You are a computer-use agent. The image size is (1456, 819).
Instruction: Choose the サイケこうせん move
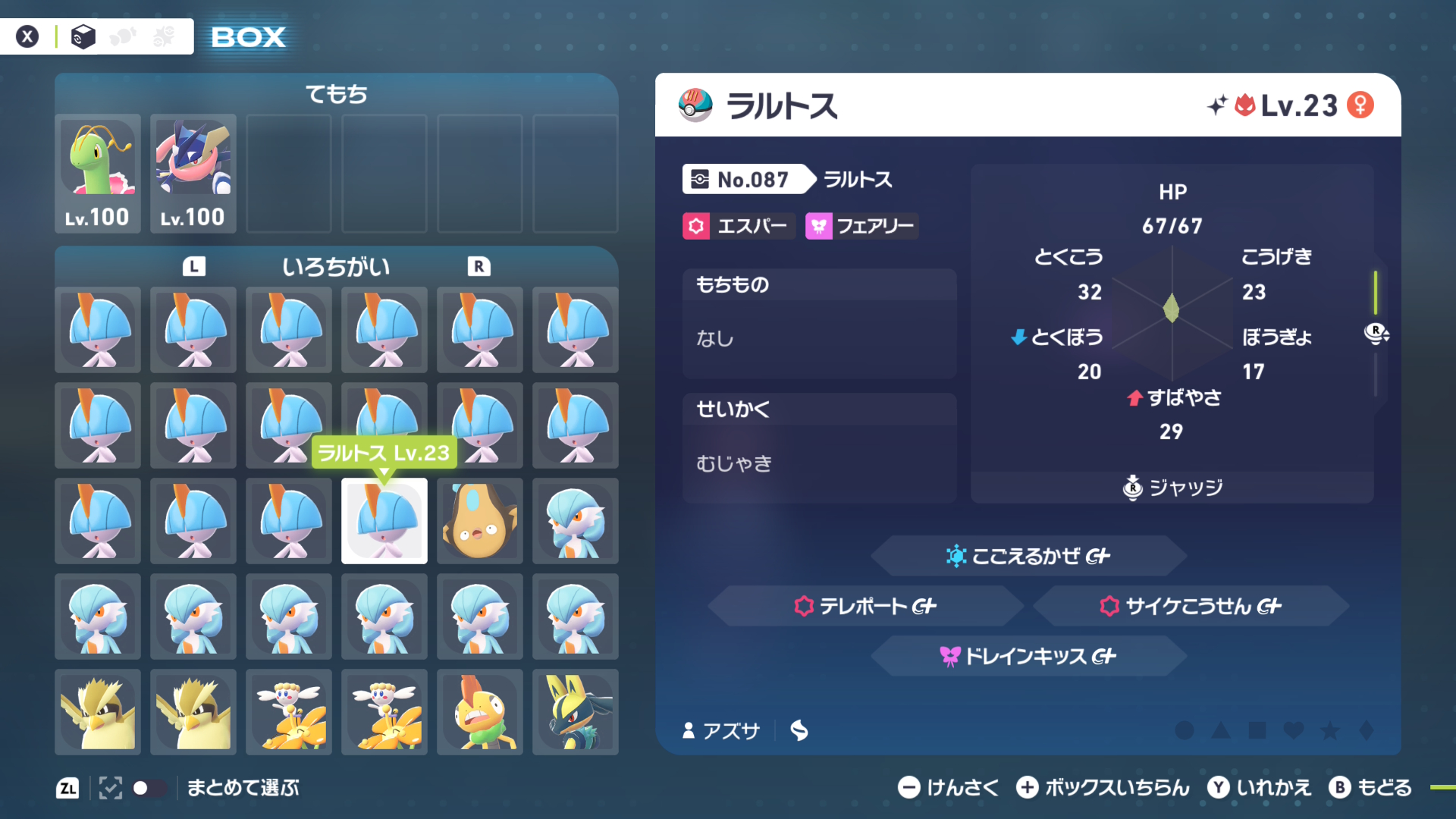[x=1191, y=606]
